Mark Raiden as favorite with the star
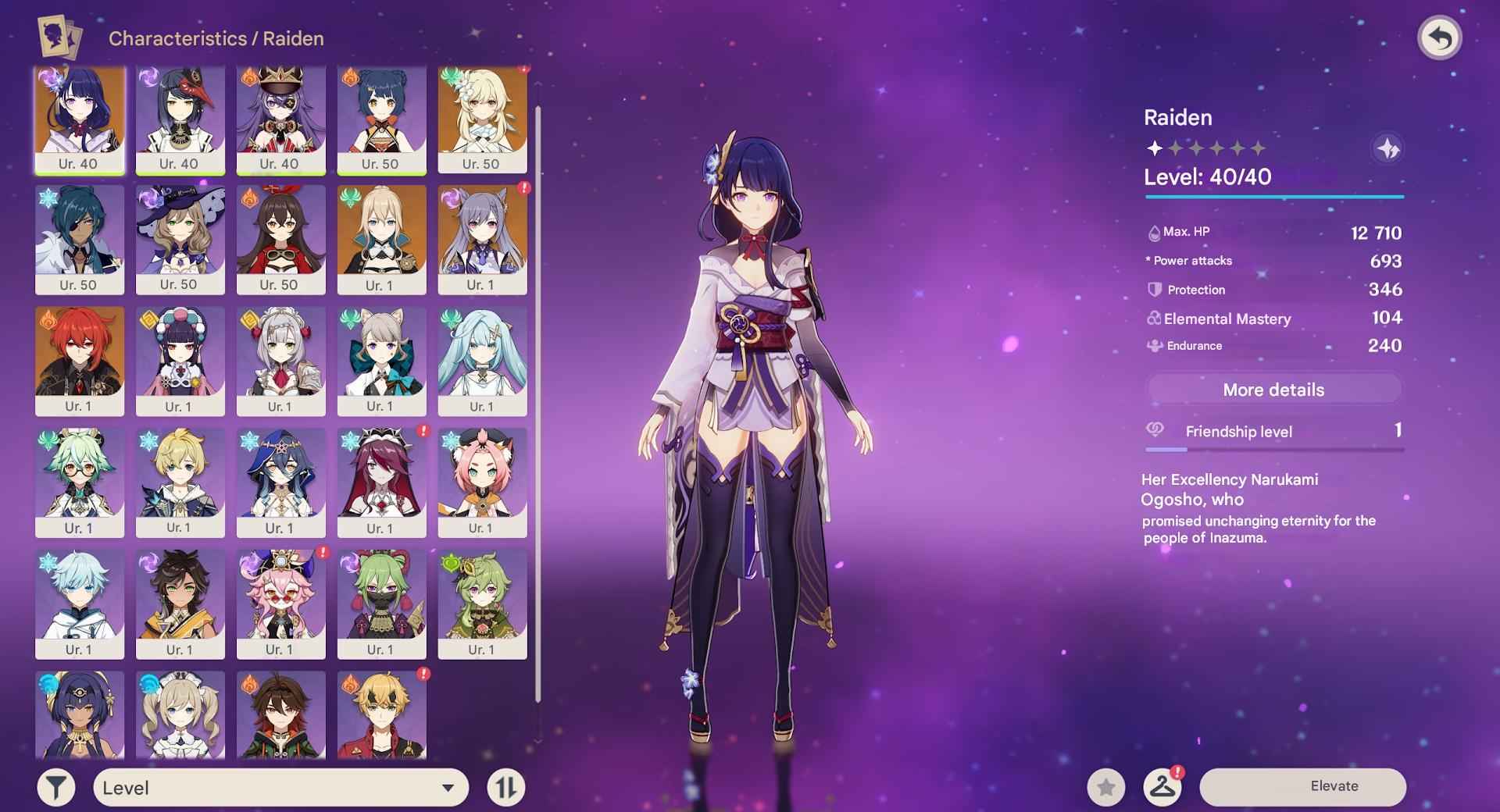1500x812 pixels. [1105, 787]
